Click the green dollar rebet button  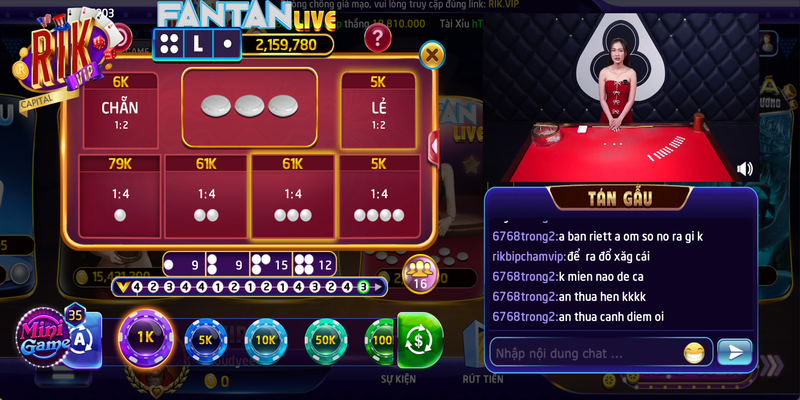tap(419, 340)
